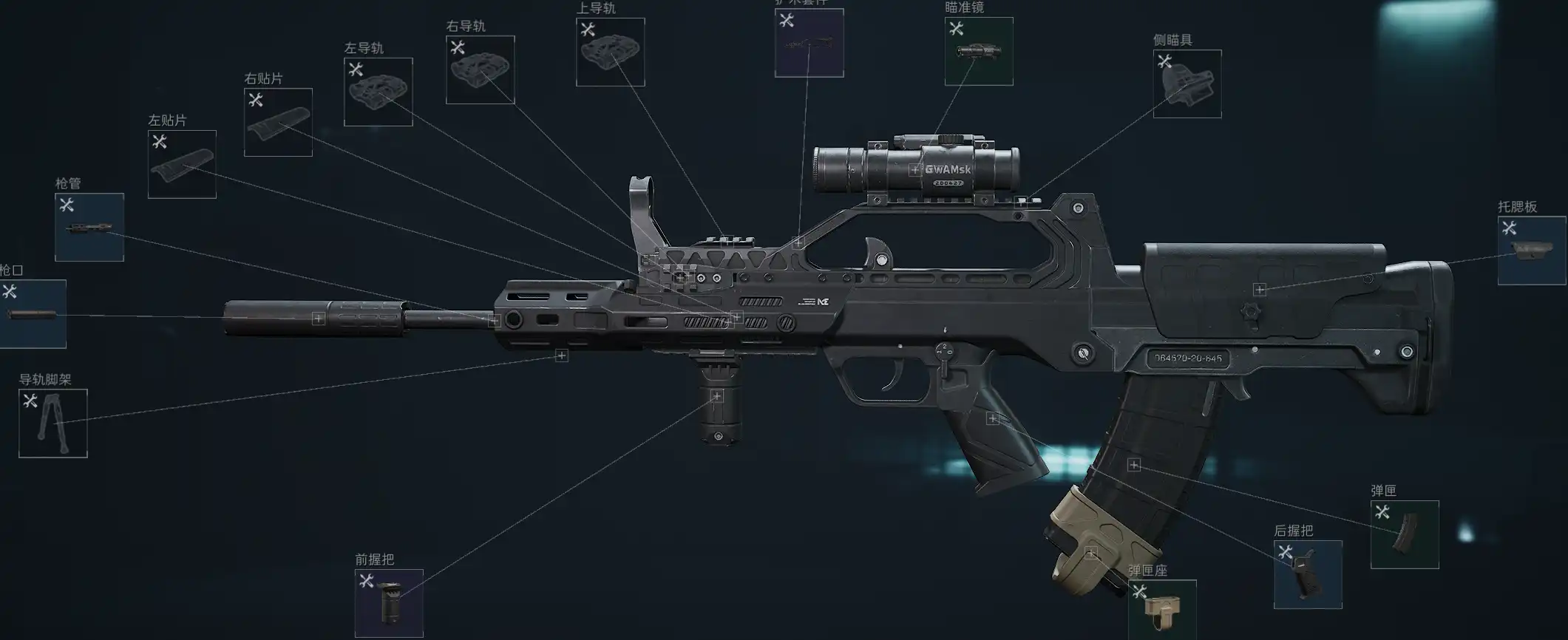Select the 枪口 muzzle attachment slot
Image resolution: width=1568 pixels, height=640 pixels.
pyautogui.click(x=33, y=314)
